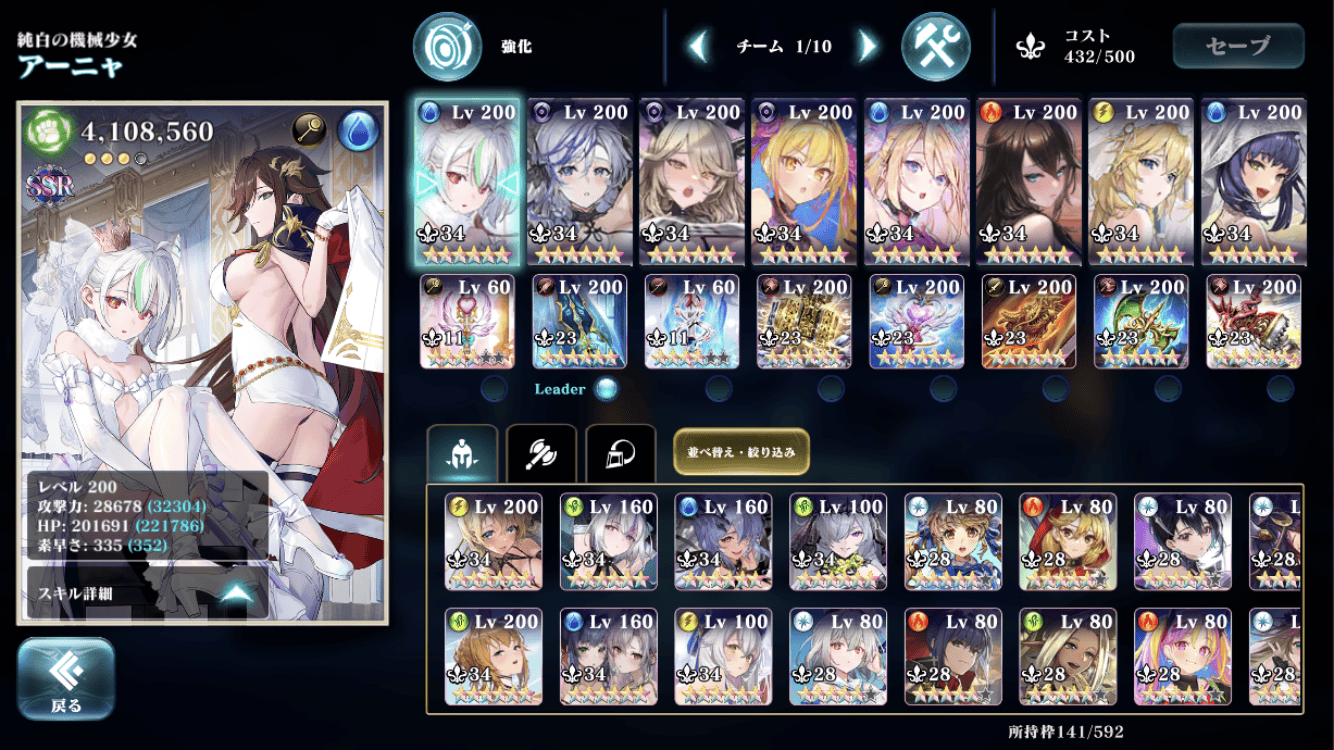Switch to the axe weapon tab
The width and height of the screenshot is (1334, 750).
541,455
